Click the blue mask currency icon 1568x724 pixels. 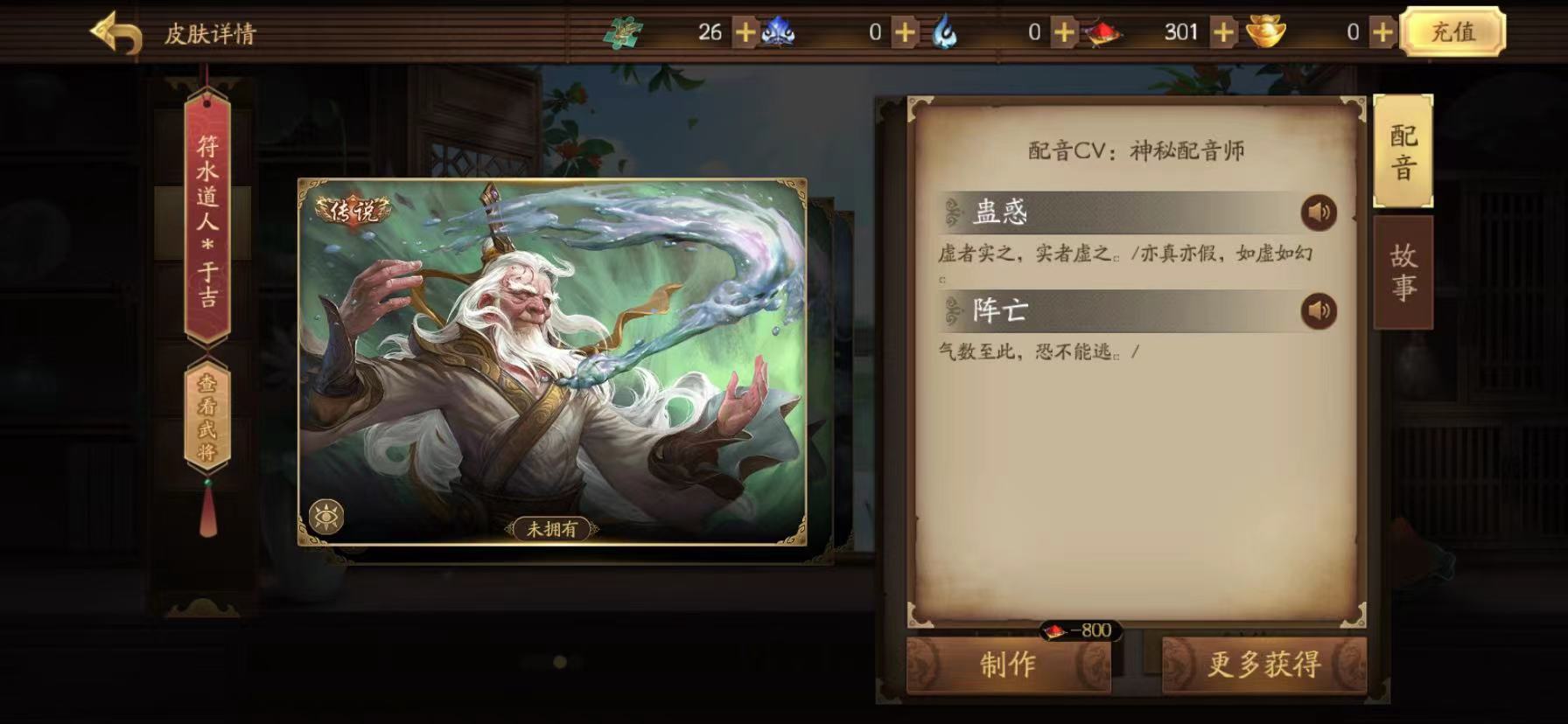pos(780,32)
